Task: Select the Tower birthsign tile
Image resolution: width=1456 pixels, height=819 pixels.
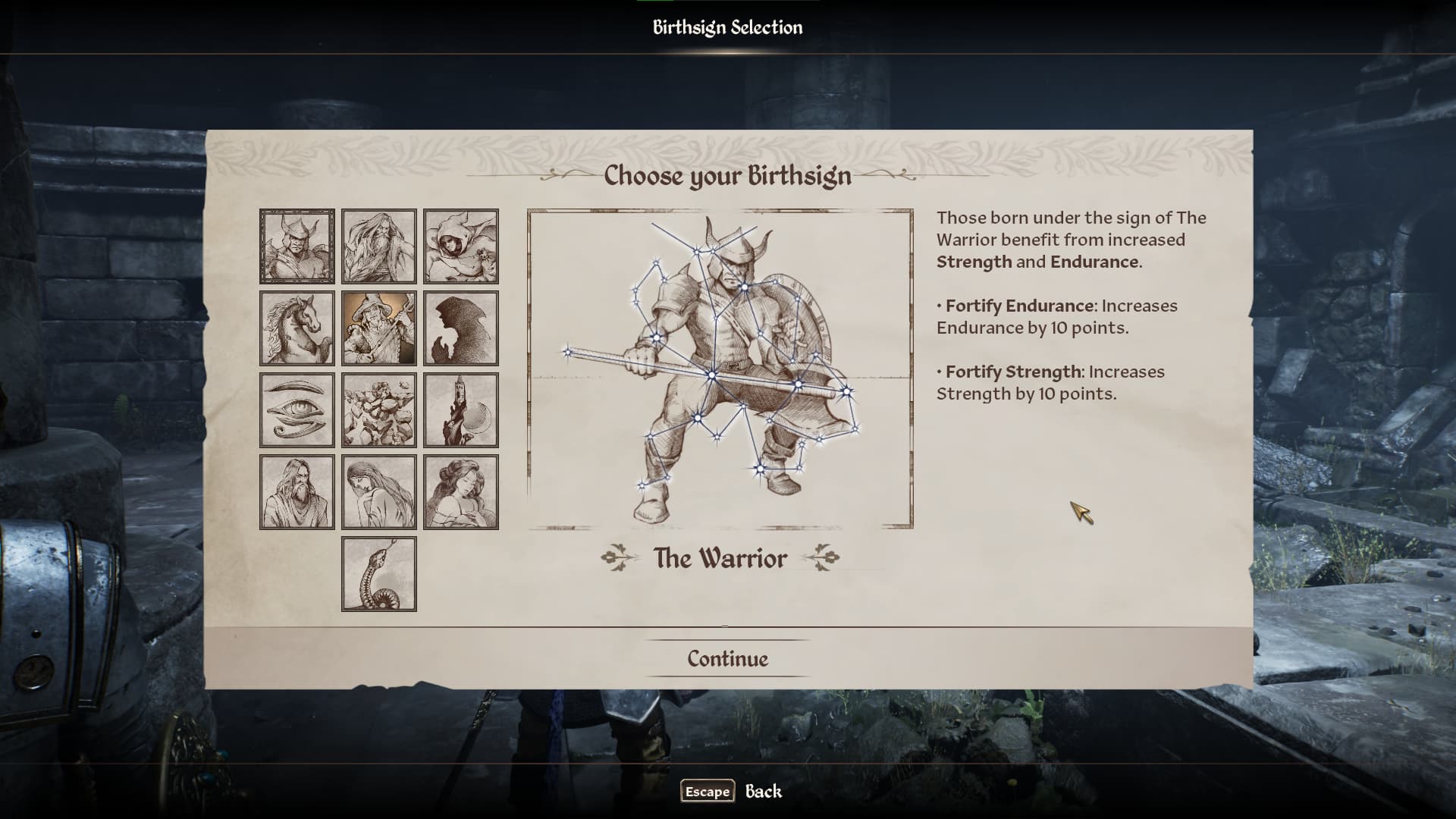Action: pos(461,410)
